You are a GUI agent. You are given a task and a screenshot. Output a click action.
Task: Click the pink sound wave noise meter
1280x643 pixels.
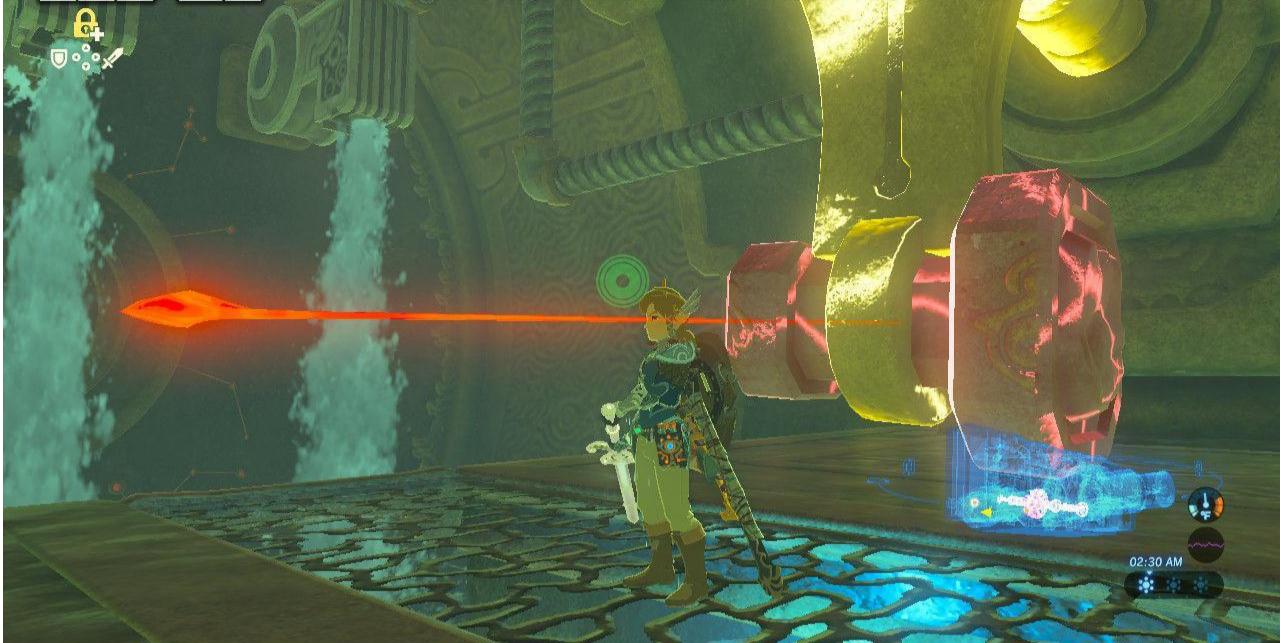click(x=1205, y=544)
